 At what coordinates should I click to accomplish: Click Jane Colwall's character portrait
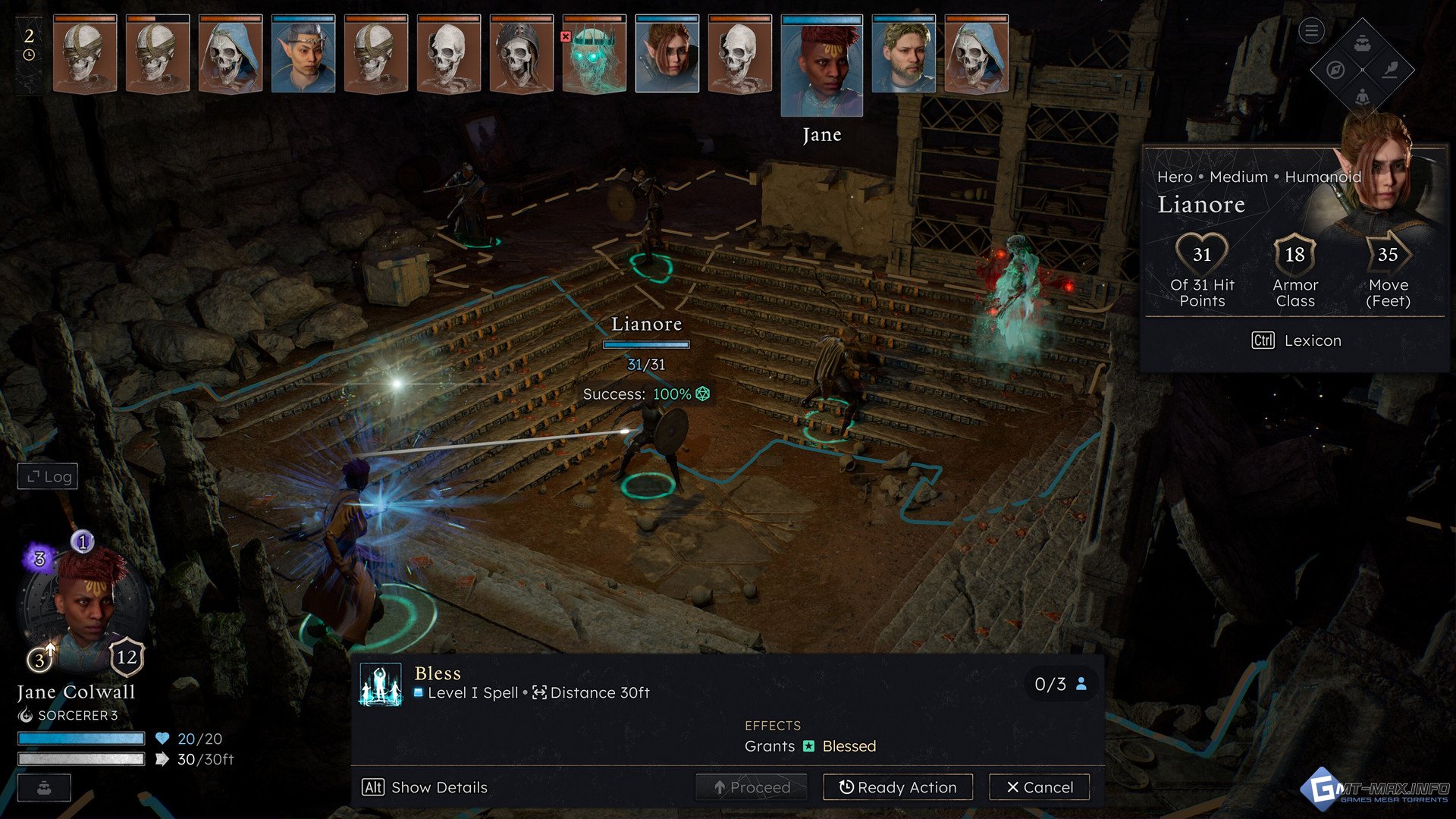tap(85, 607)
